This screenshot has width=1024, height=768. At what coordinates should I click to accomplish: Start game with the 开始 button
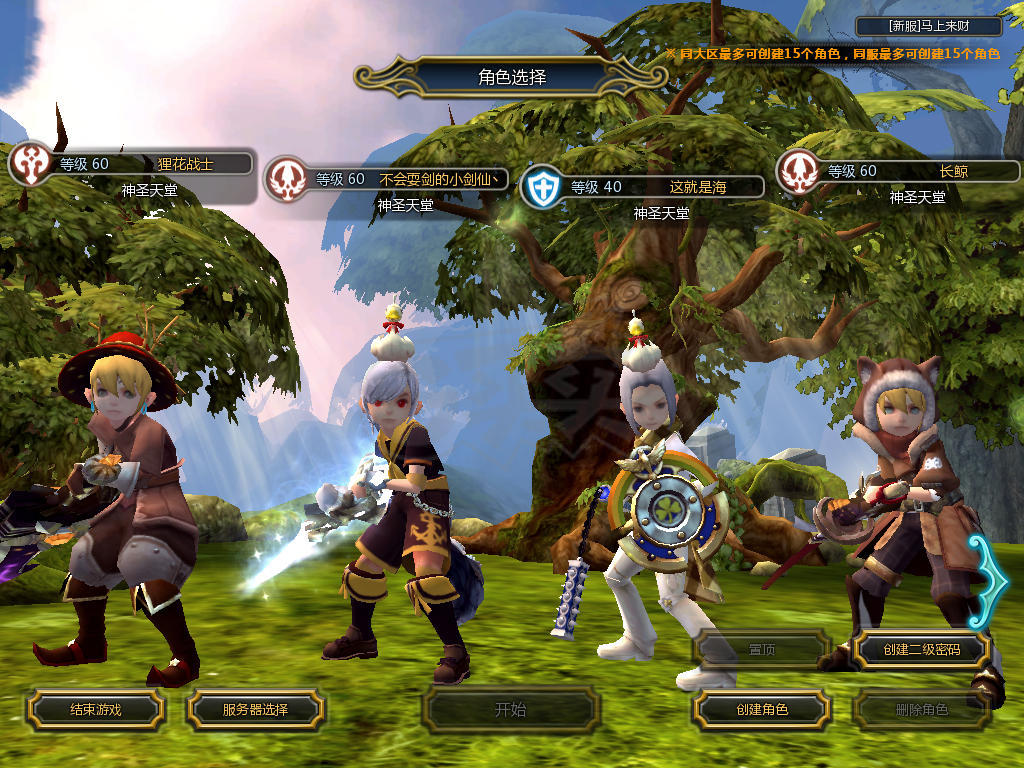(510, 710)
